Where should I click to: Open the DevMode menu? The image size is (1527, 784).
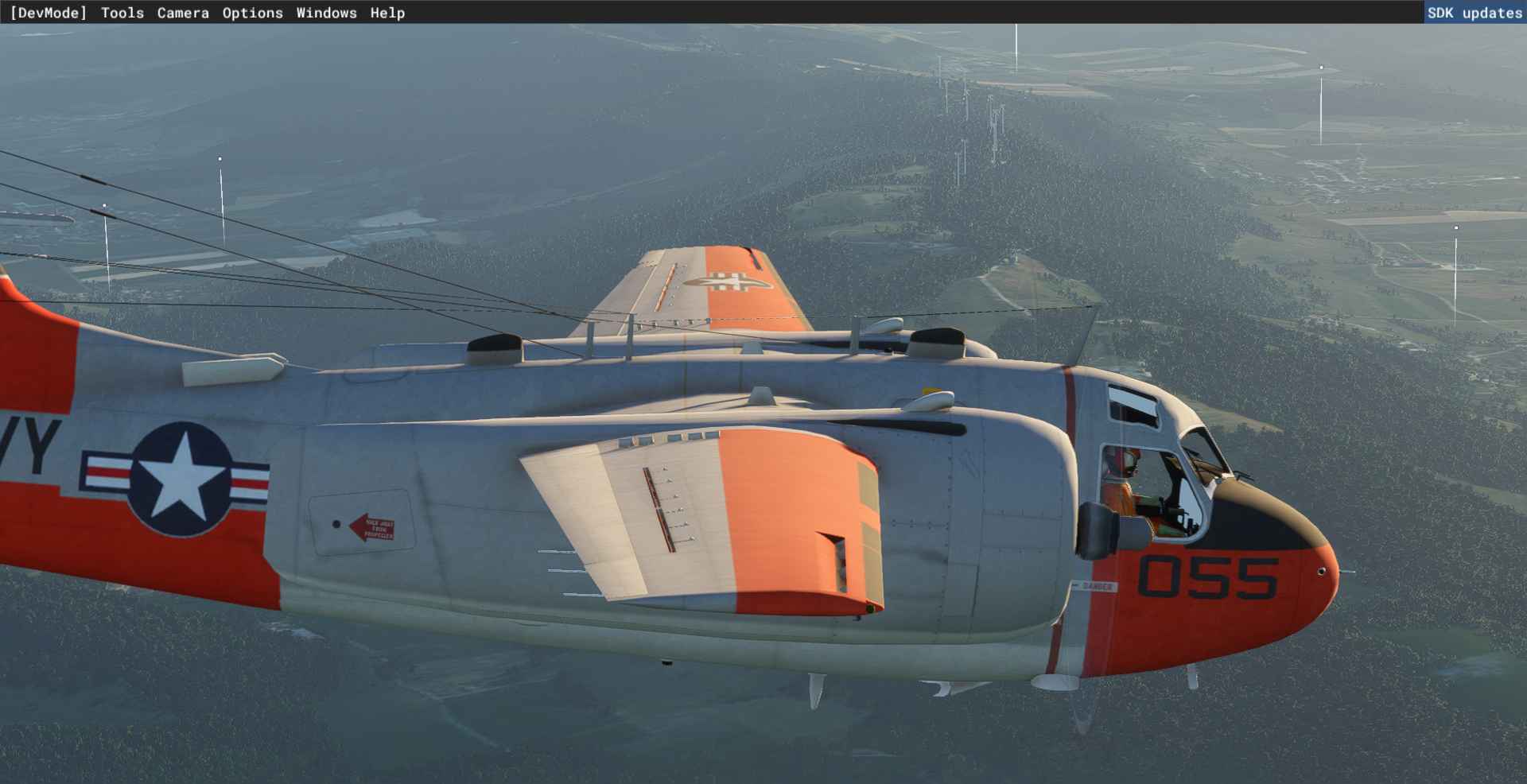point(49,13)
